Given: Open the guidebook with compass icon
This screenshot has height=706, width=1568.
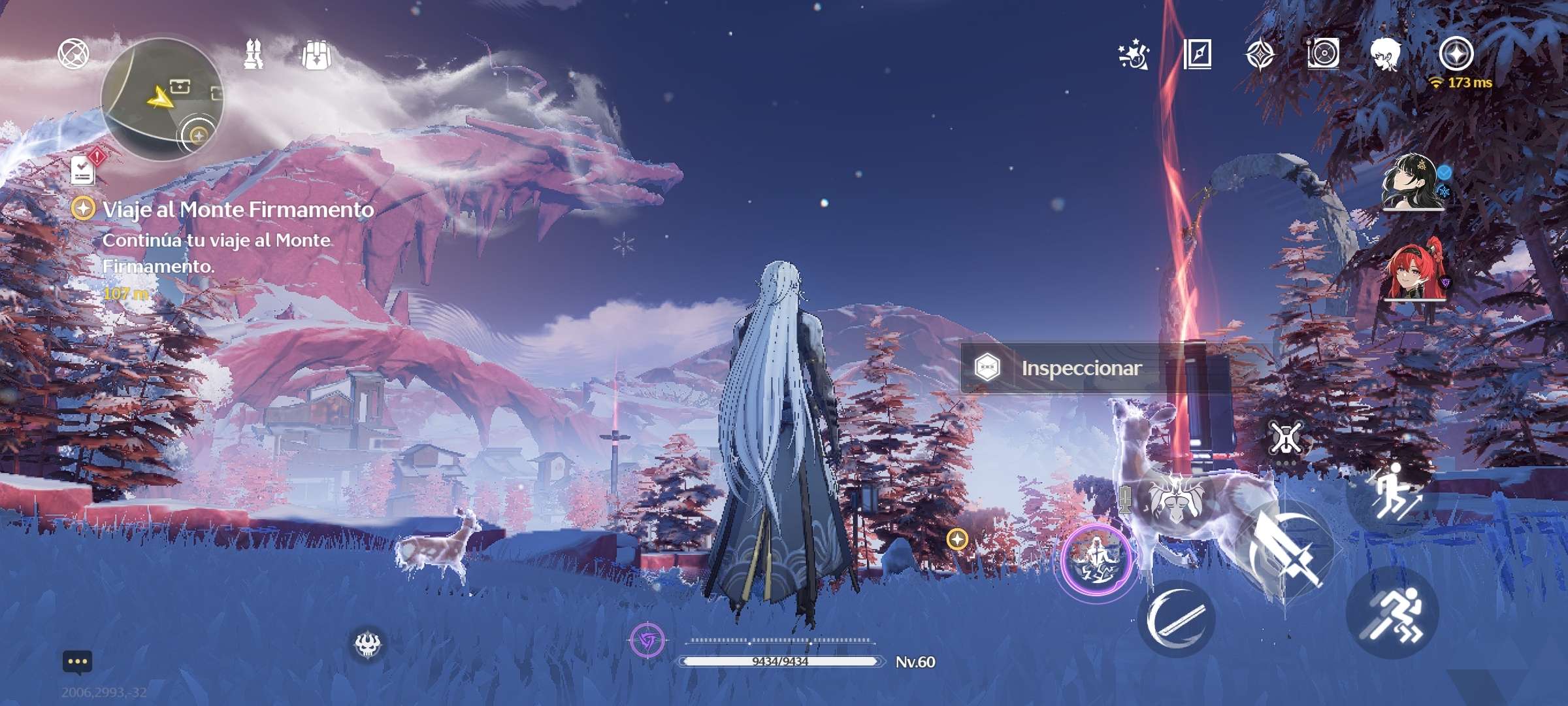Looking at the screenshot, I should pos(1198,54).
